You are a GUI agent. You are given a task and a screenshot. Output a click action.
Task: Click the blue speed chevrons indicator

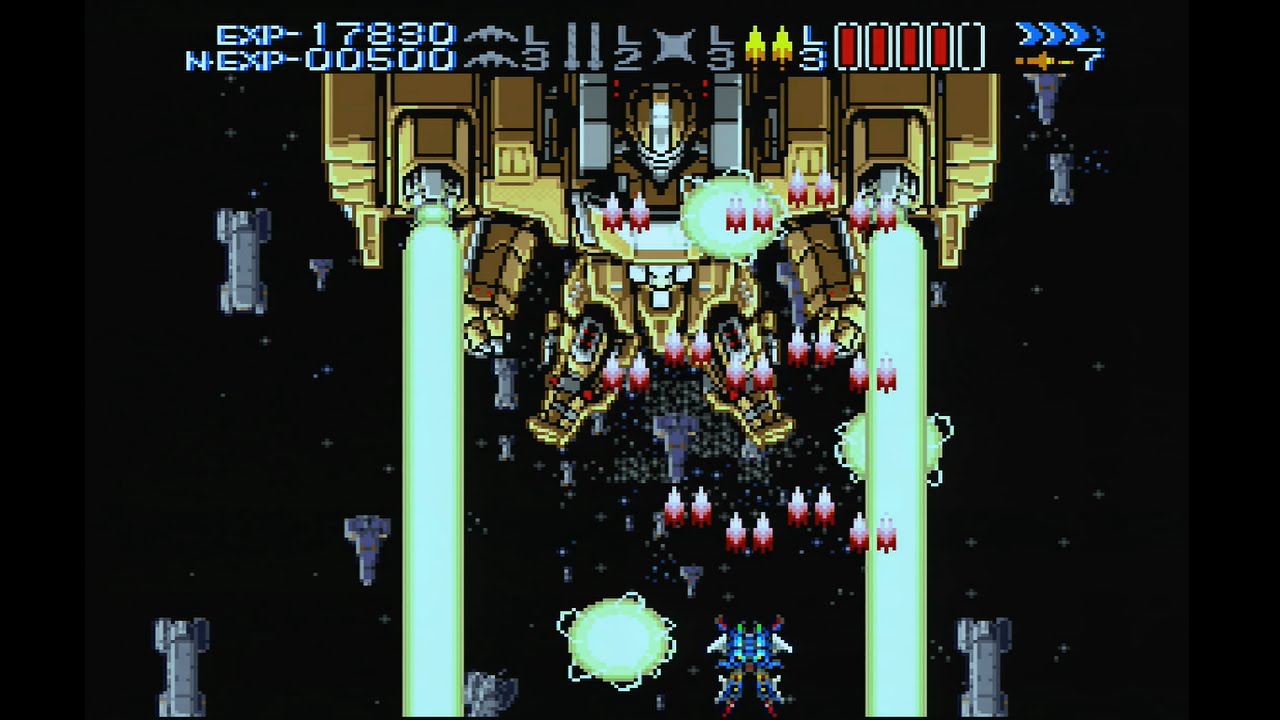click(1057, 35)
